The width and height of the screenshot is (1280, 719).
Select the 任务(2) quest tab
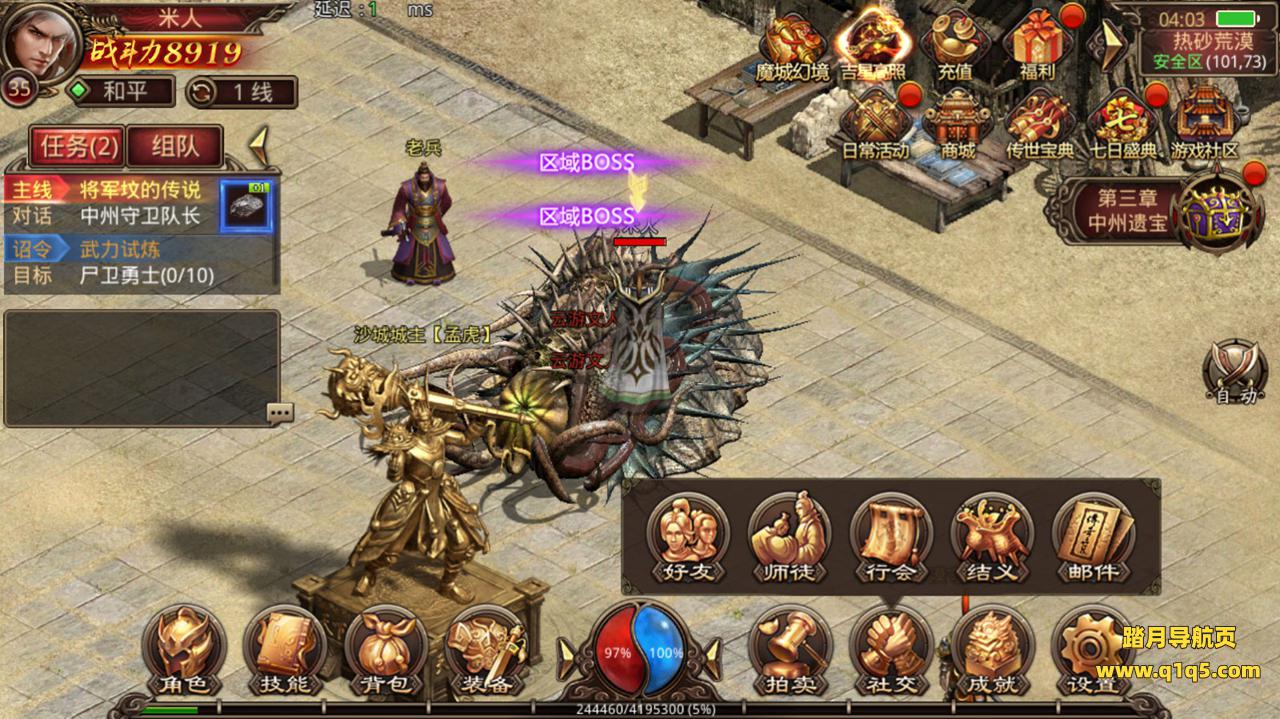click(x=79, y=147)
